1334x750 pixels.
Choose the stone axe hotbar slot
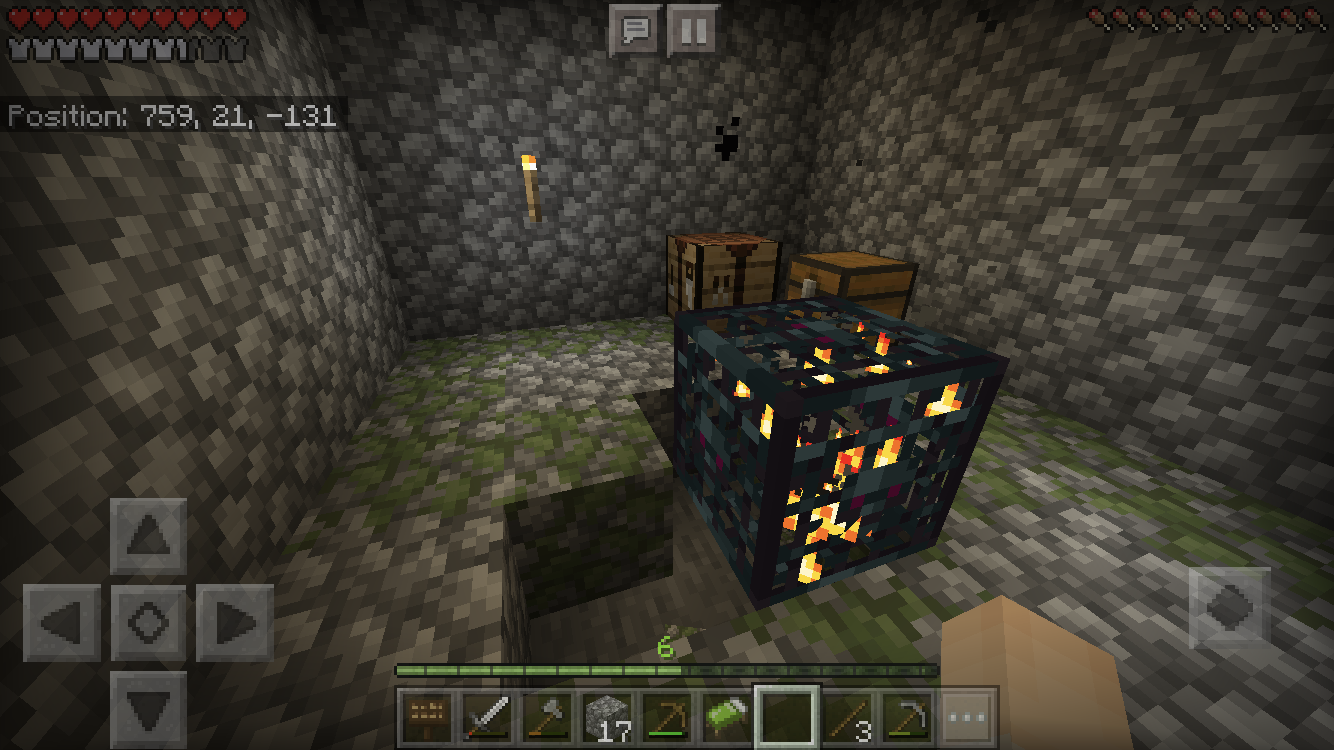[x=547, y=717]
